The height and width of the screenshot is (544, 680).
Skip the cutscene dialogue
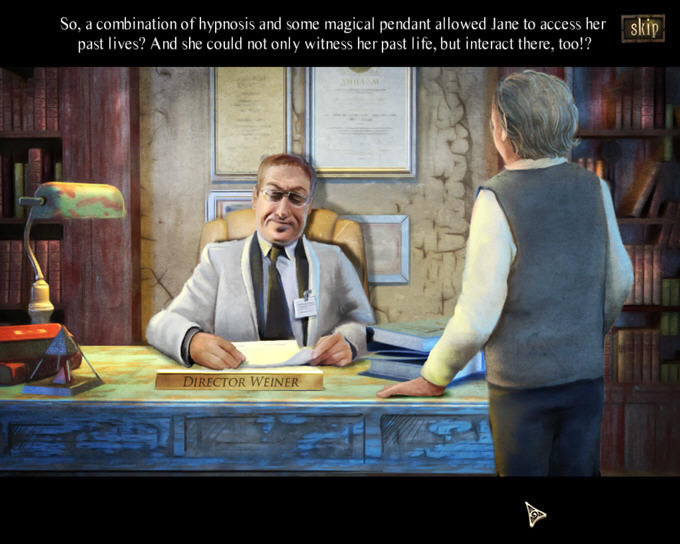pyautogui.click(x=642, y=28)
